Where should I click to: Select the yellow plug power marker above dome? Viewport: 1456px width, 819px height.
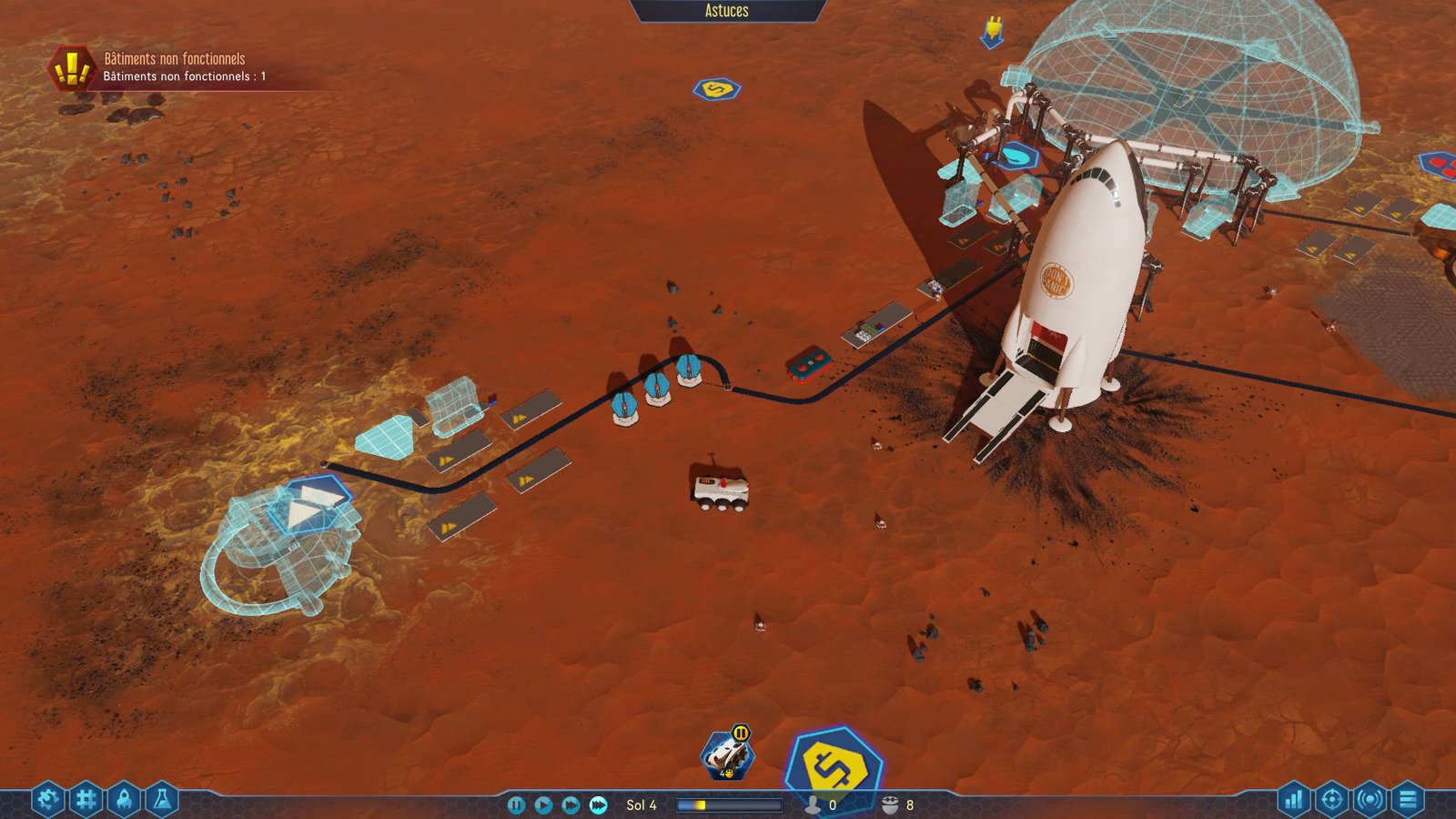pyautogui.click(x=993, y=32)
